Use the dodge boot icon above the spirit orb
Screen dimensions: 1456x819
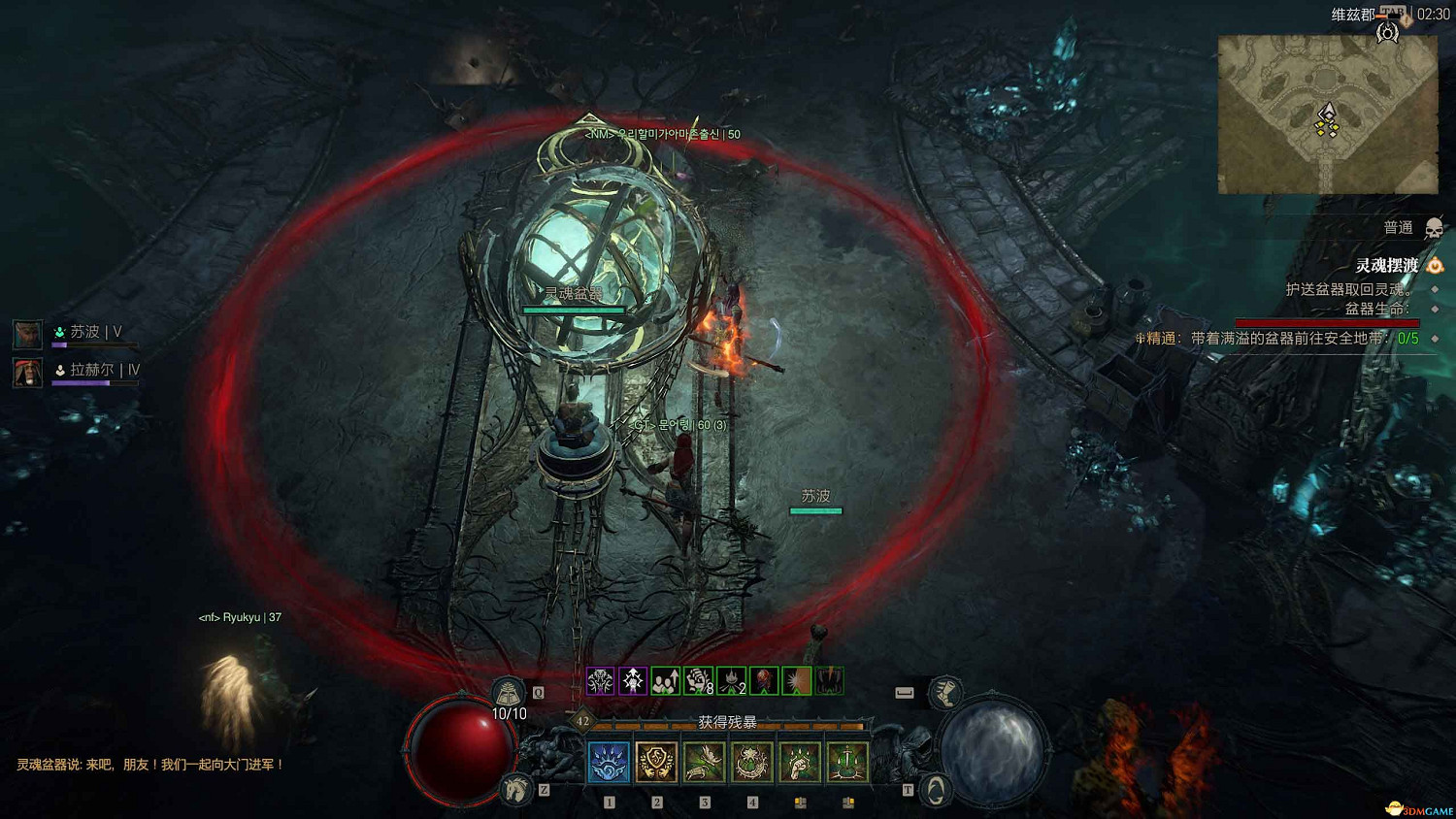click(944, 692)
